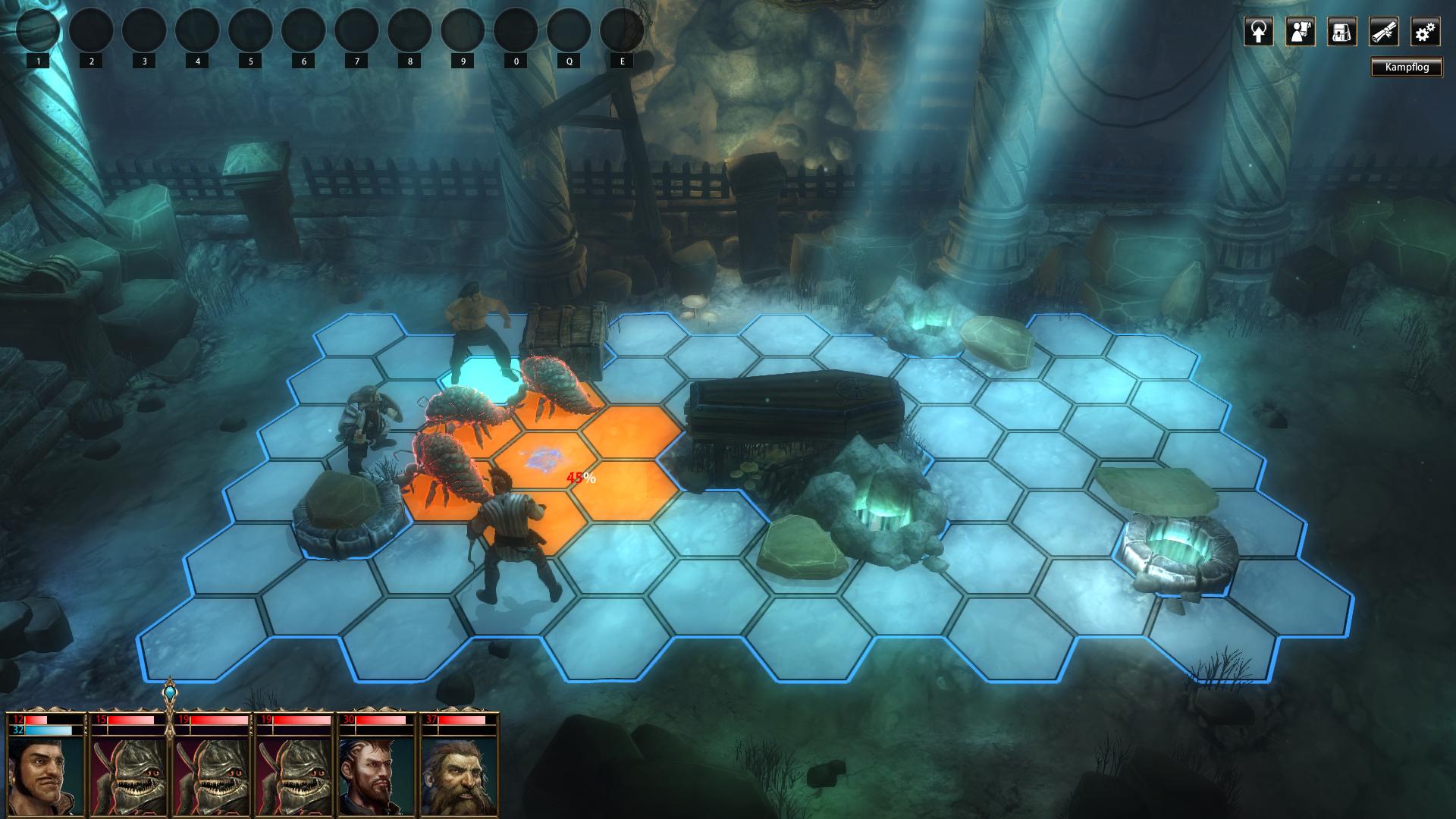Open the settings gears menu

[1425, 32]
